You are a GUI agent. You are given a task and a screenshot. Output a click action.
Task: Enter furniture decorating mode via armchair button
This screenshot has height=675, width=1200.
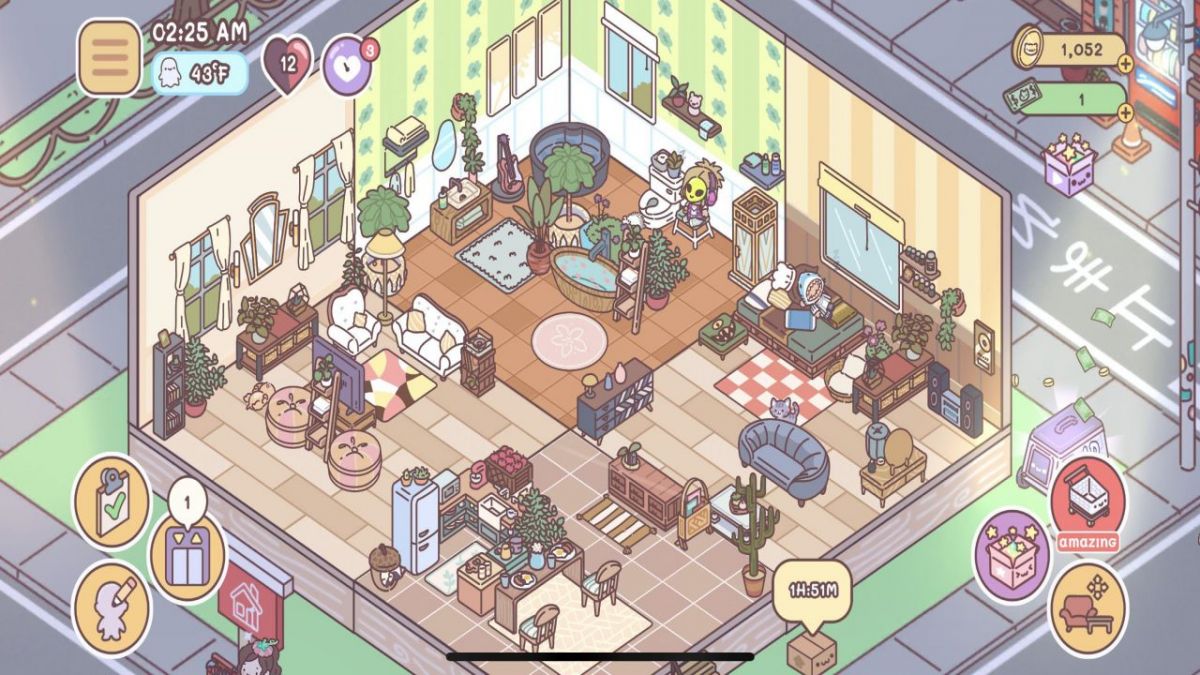click(x=1088, y=608)
